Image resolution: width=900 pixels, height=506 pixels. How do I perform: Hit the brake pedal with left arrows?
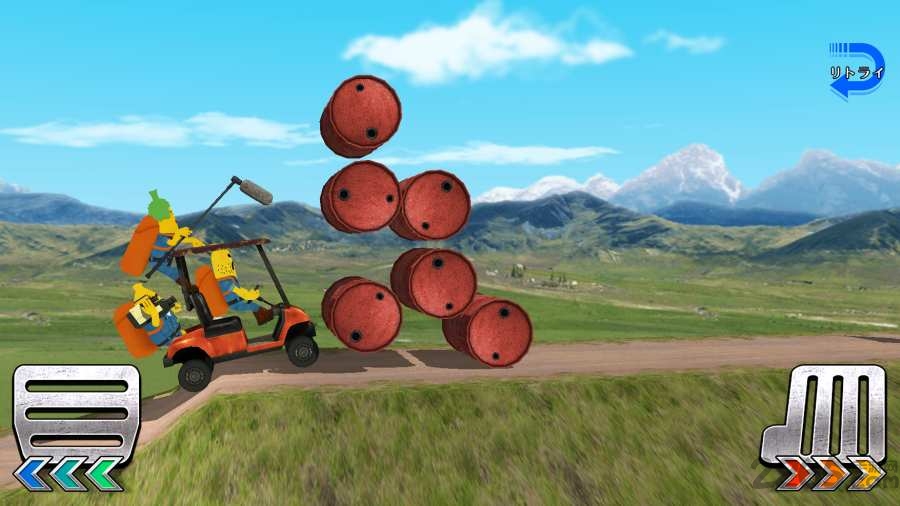point(76,425)
